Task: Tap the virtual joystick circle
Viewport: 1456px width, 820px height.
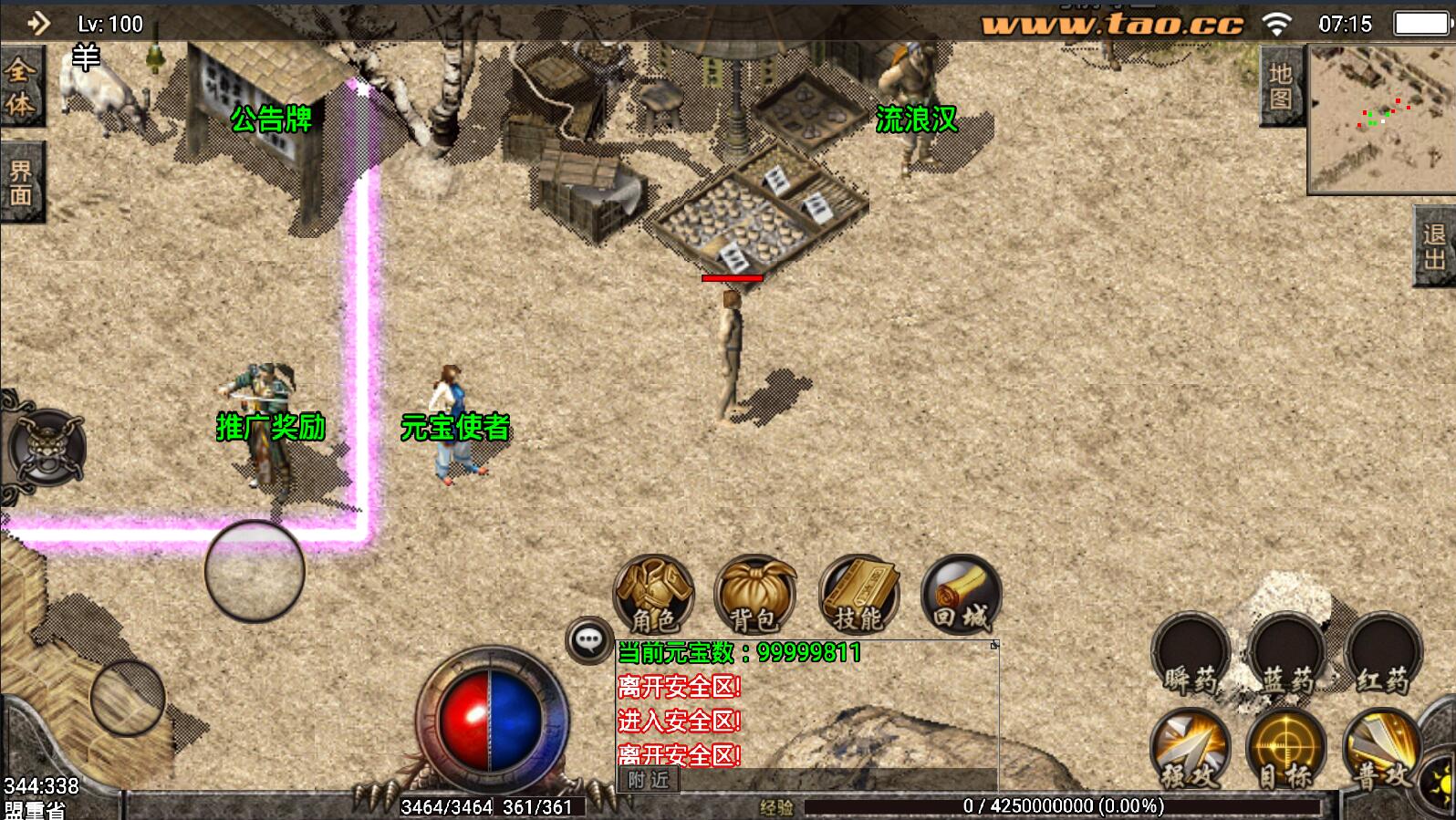Action: [255, 571]
